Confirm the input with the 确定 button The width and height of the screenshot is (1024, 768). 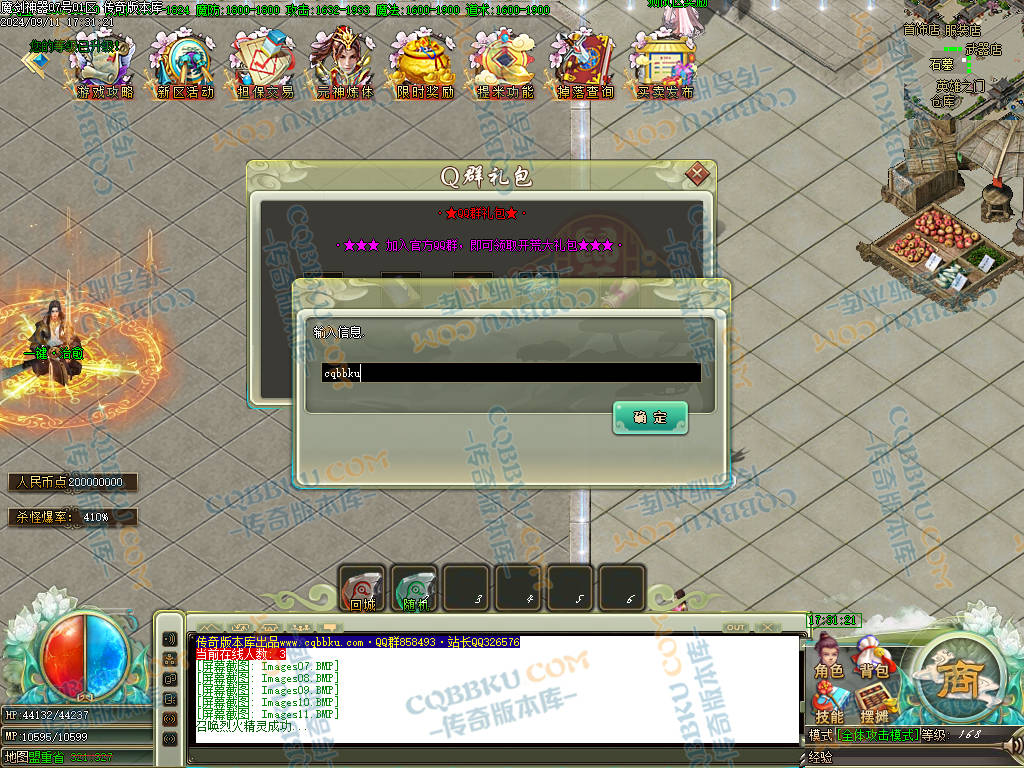(650, 418)
